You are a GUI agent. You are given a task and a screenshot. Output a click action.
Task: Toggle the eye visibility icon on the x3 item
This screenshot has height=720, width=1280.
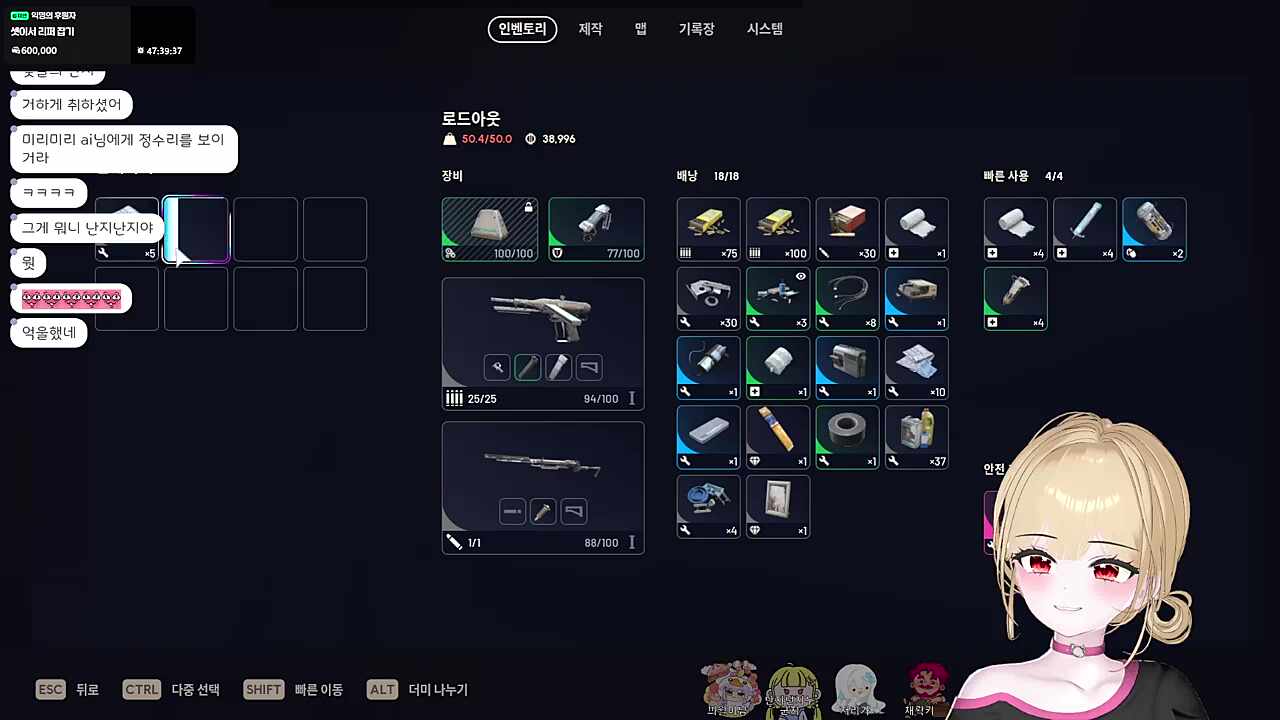click(x=800, y=277)
